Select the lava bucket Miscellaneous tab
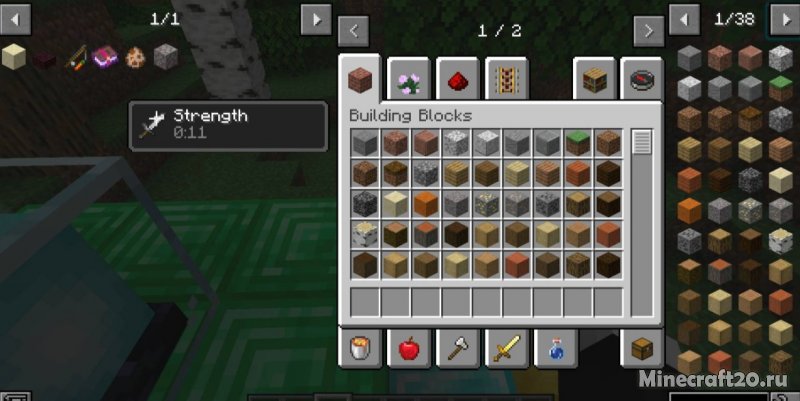This screenshot has width=800, height=401. coord(359,349)
